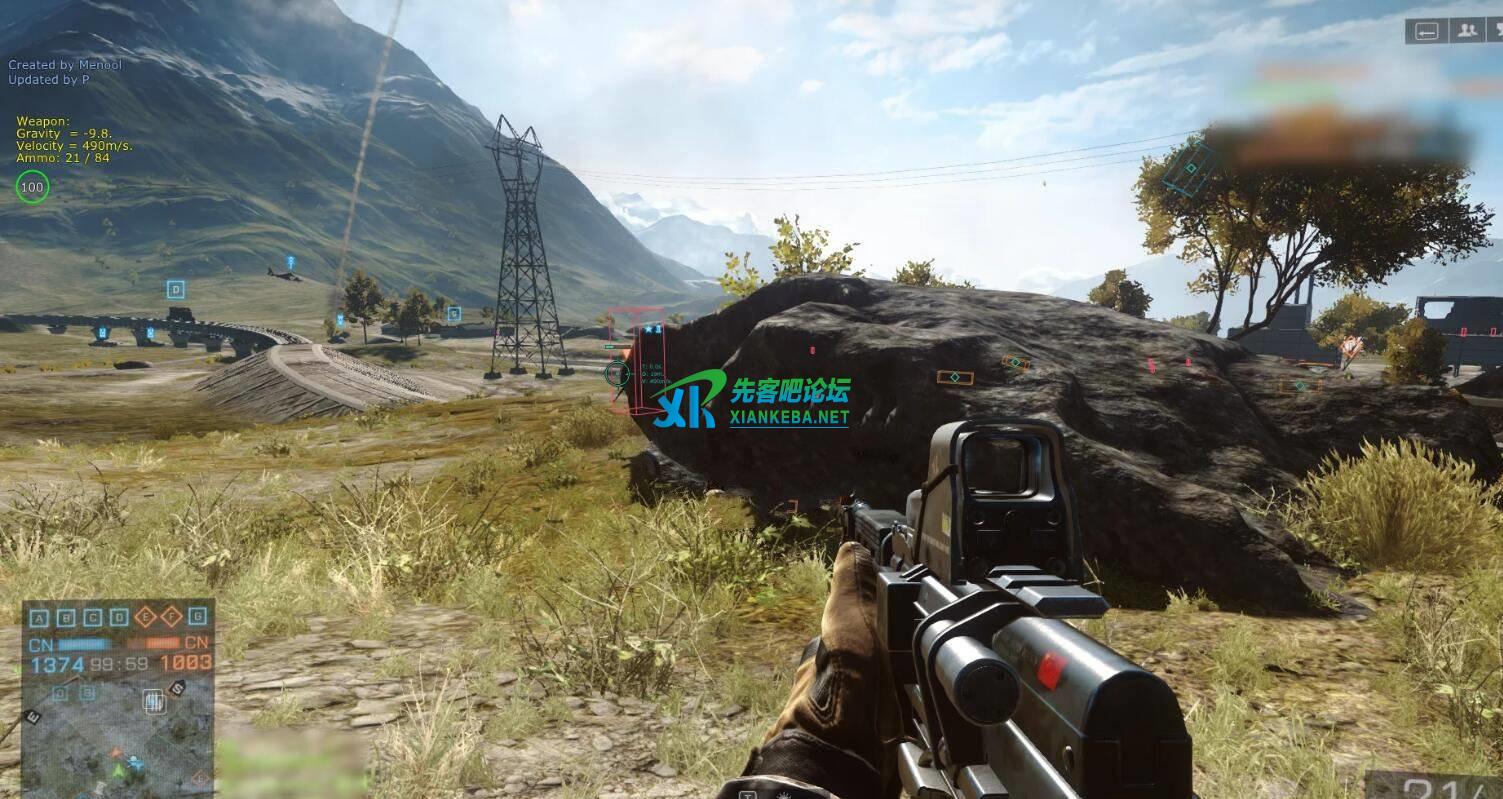Click the objective D marker above the bridge

(176, 290)
